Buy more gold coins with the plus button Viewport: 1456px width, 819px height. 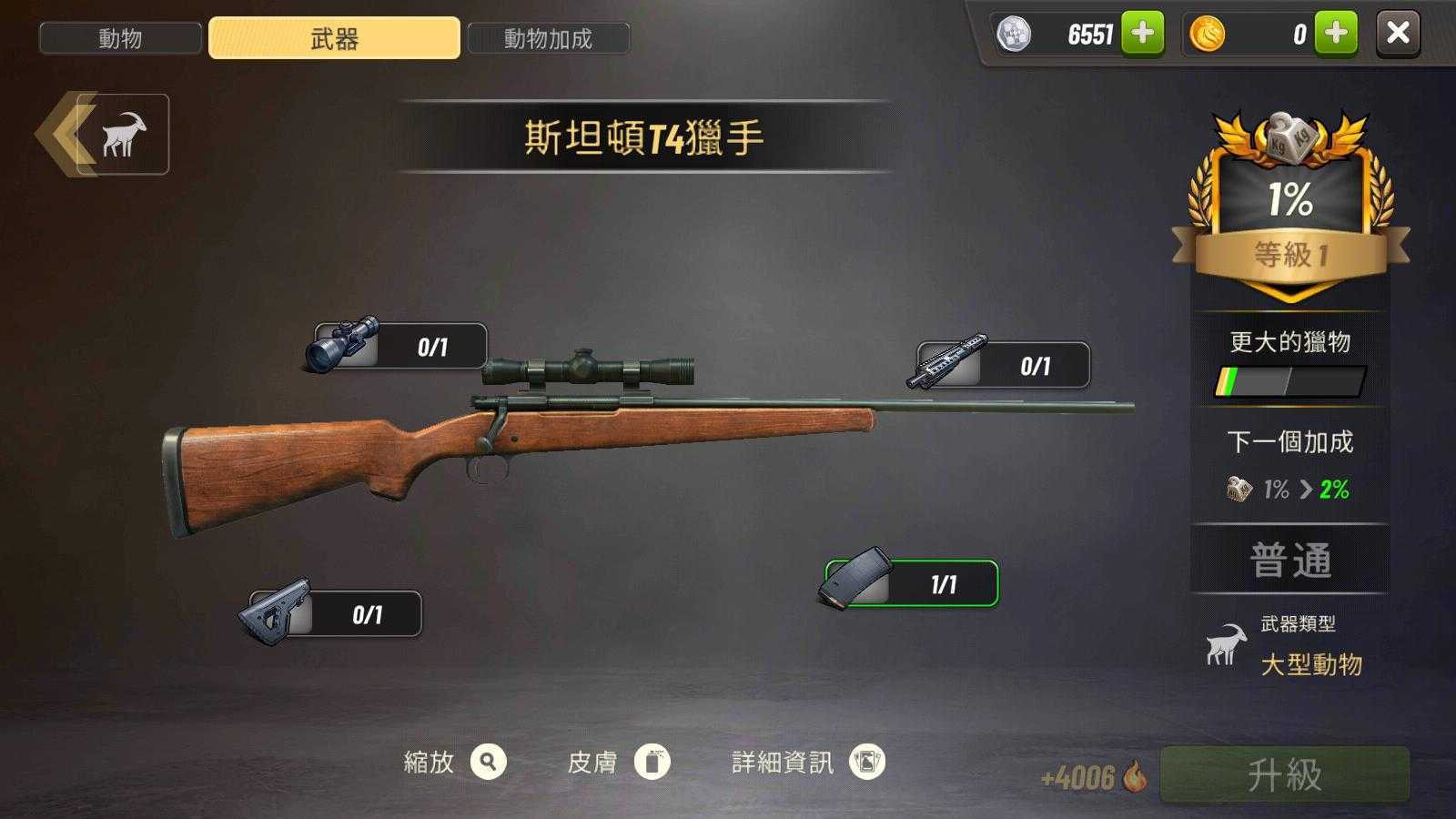click(x=1336, y=34)
